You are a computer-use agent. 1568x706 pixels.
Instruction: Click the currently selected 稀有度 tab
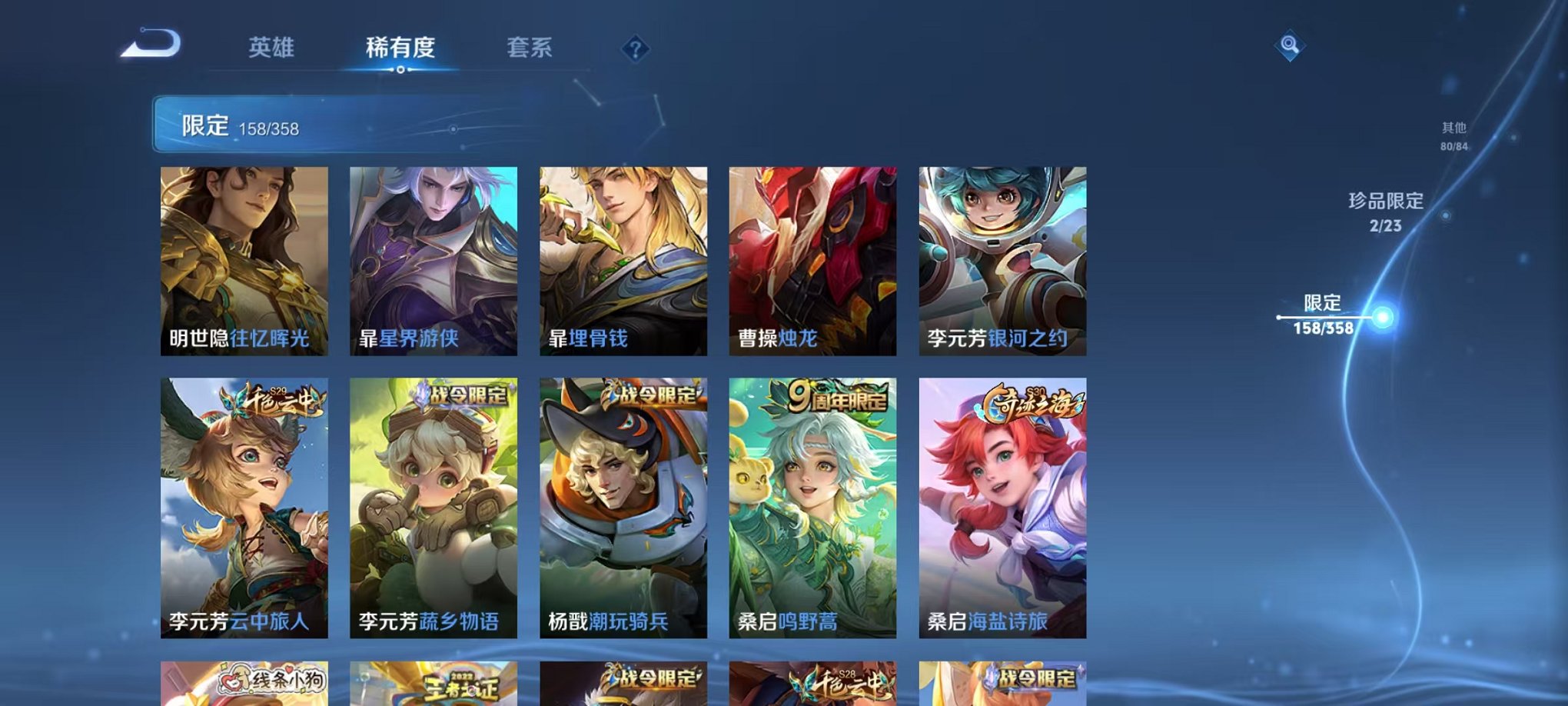pyautogui.click(x=401, y=46)
